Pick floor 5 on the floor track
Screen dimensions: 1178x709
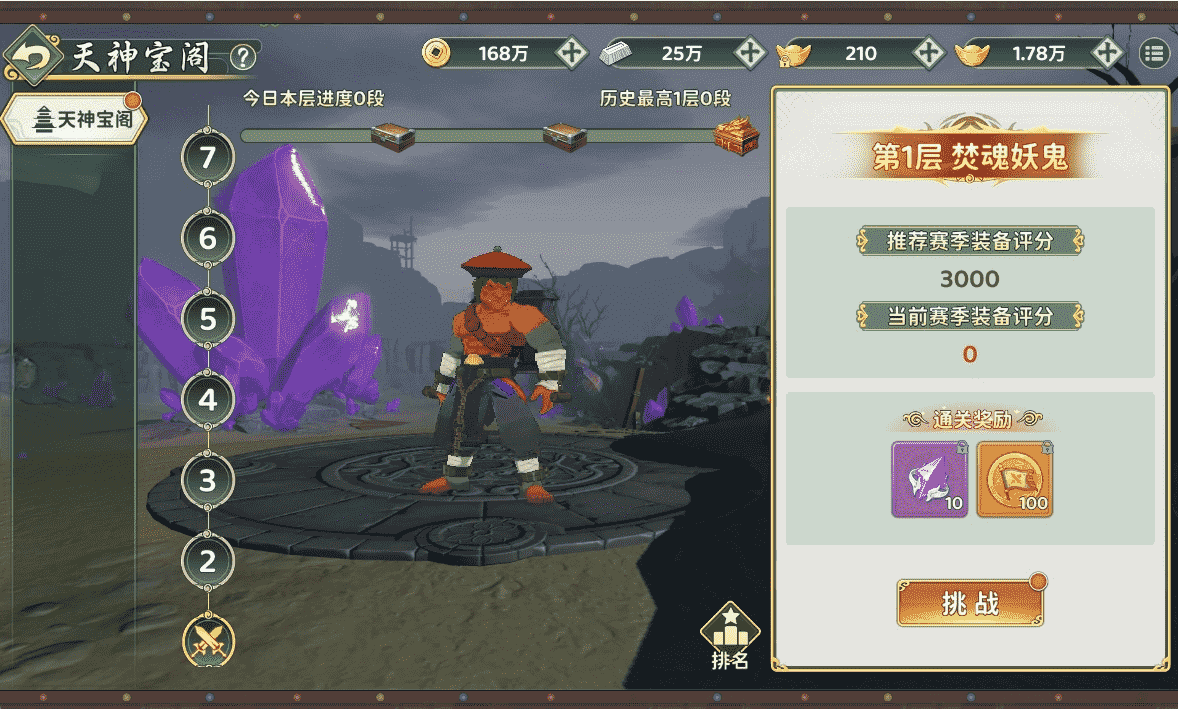[208, 320]
